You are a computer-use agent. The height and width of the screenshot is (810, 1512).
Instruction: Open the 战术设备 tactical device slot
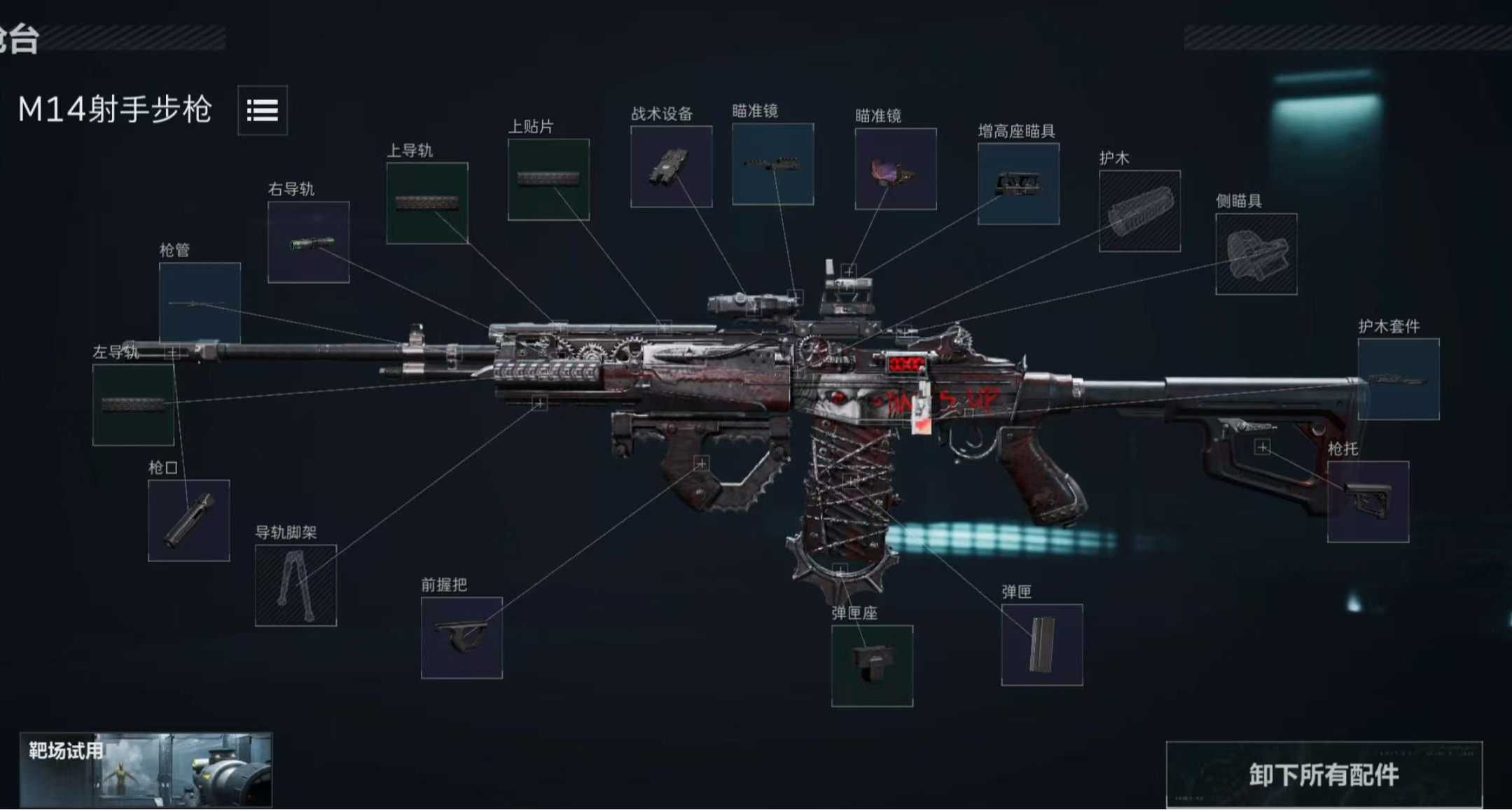click(x=671, y=167)
